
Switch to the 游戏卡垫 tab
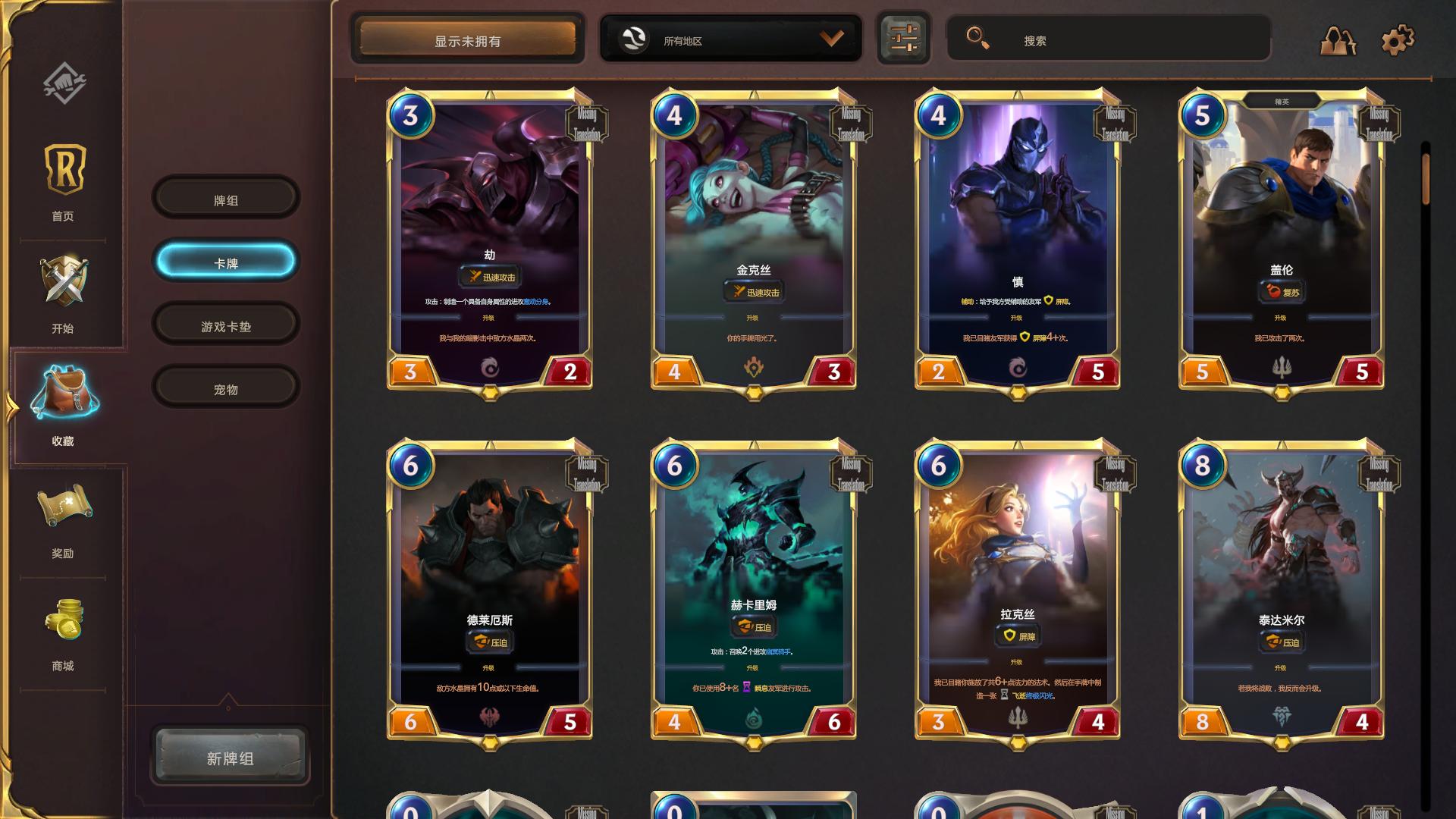tap(224, 324)
